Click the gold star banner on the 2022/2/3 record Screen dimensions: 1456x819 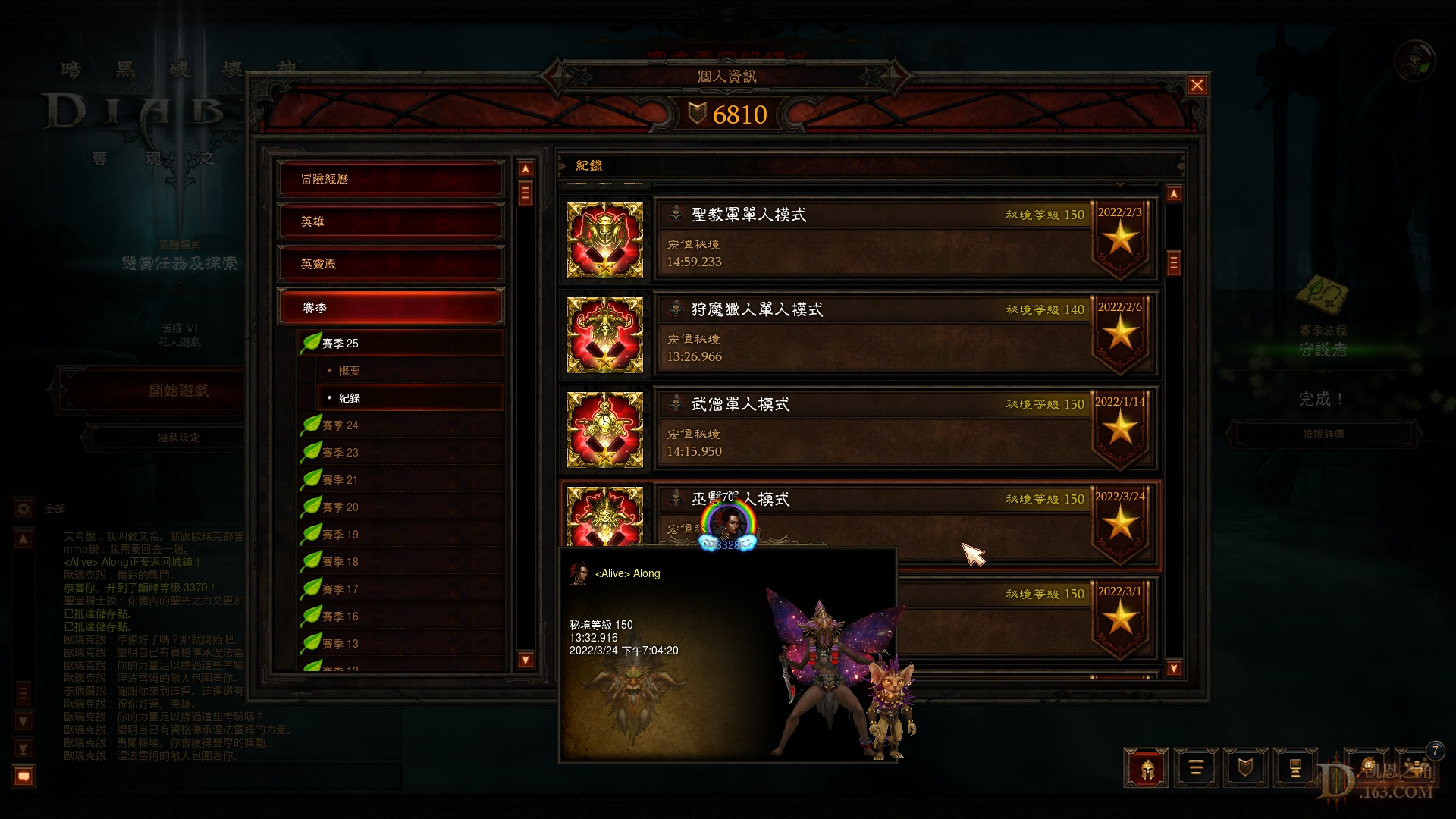[1121, 243]
